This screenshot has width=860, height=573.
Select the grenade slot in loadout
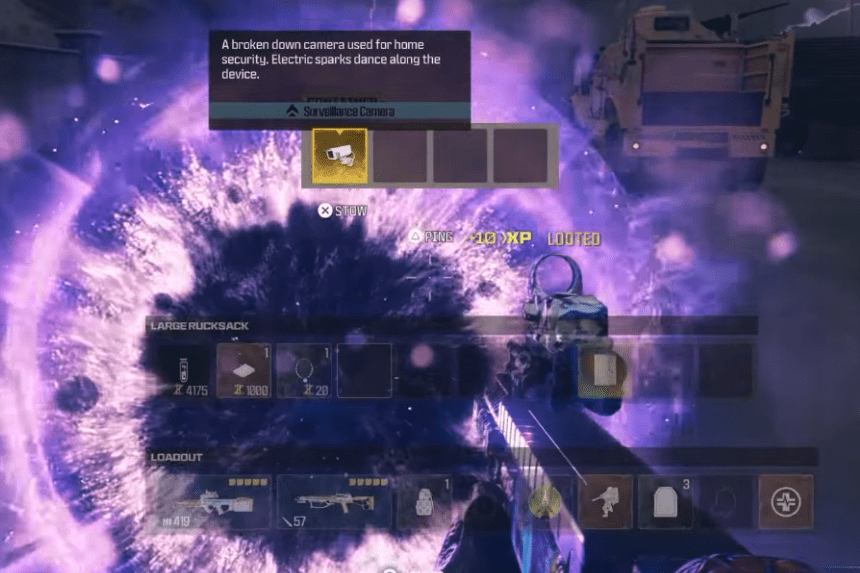[x=424, y=501]
